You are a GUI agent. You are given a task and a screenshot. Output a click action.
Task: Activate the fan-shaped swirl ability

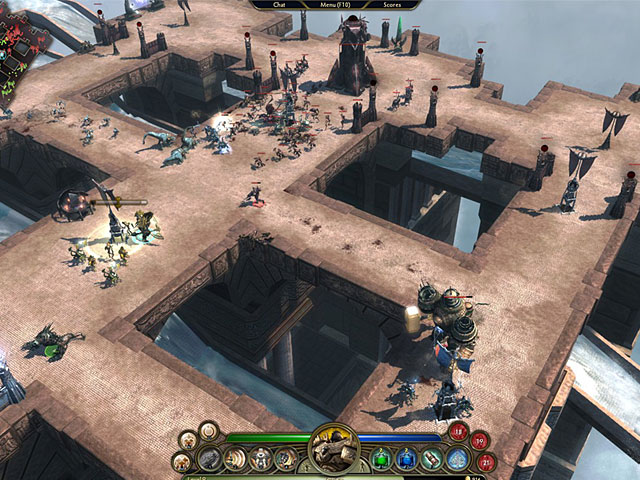point(235,458)
